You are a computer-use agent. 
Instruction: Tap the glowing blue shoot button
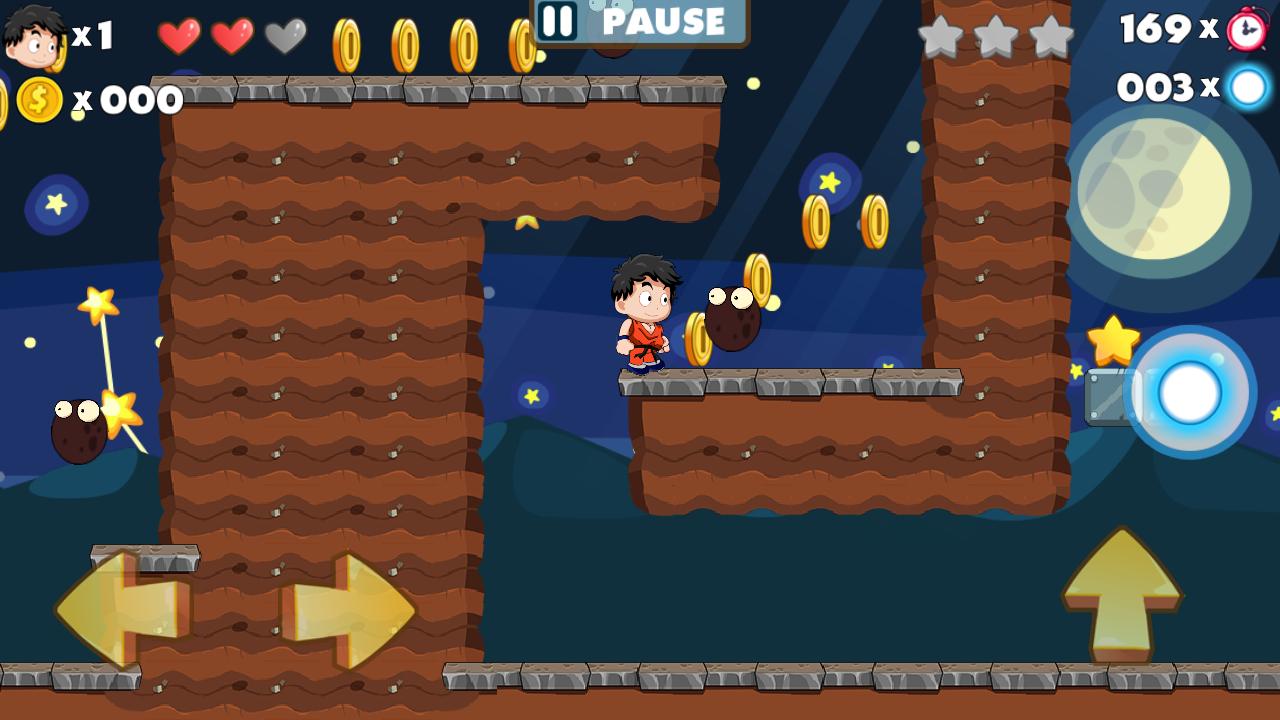[1190, 393]
